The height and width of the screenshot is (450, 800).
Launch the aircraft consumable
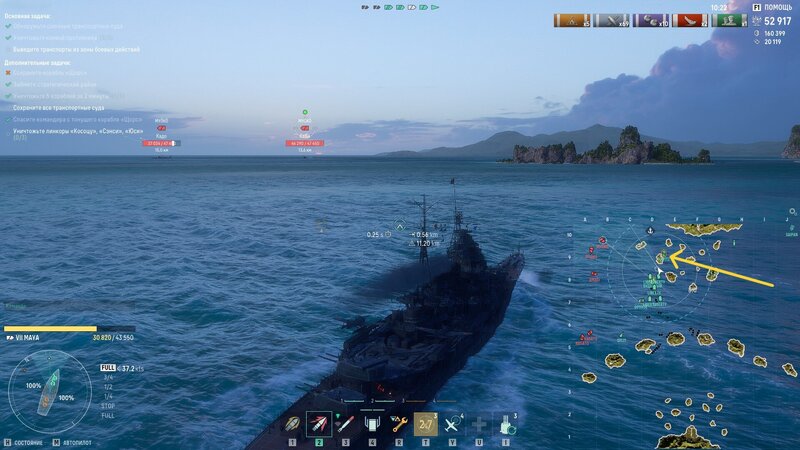coord(453,423)
